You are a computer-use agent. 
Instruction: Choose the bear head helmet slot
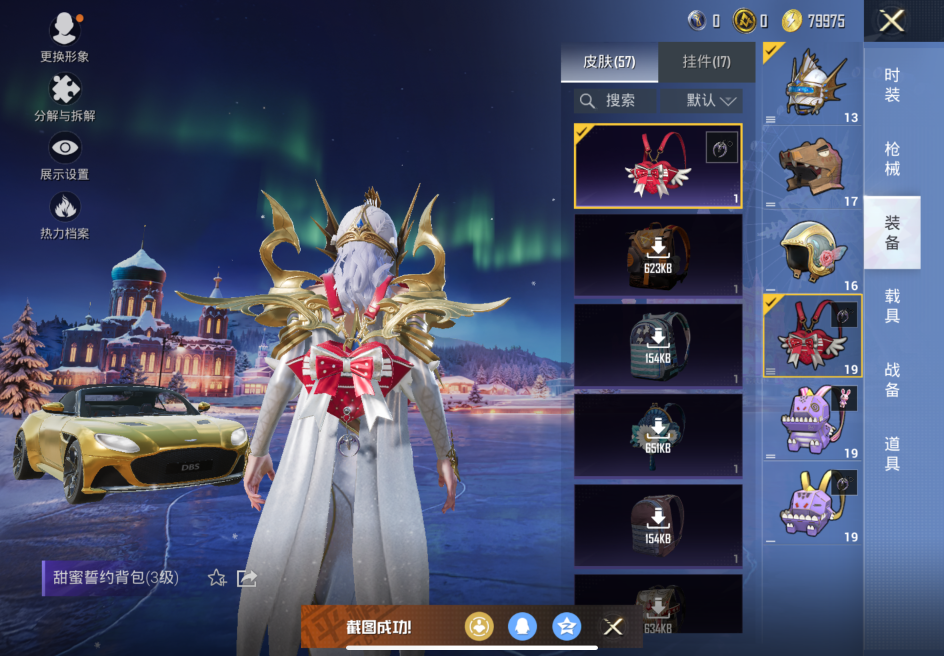click(812, 168)
